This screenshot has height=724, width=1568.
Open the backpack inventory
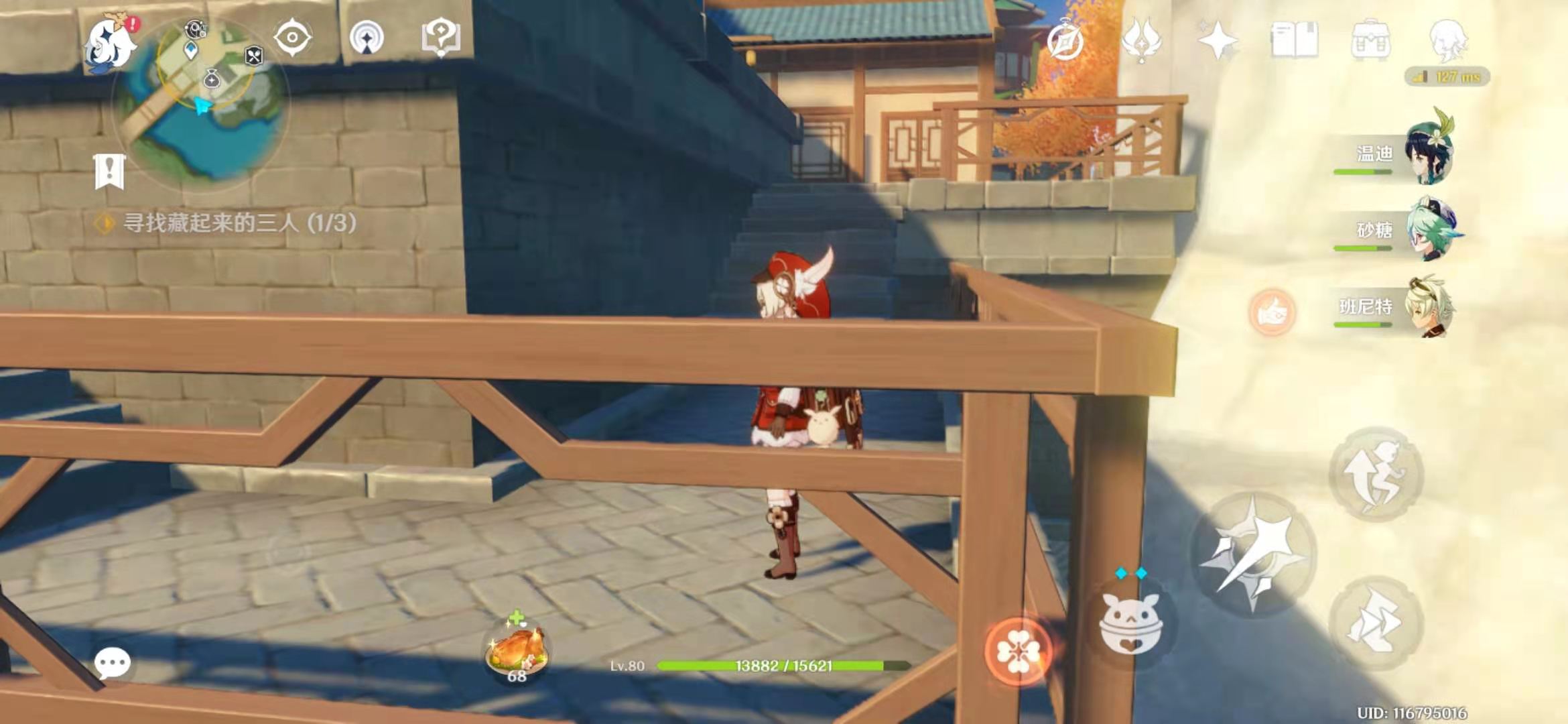[x=1370, y=40]
